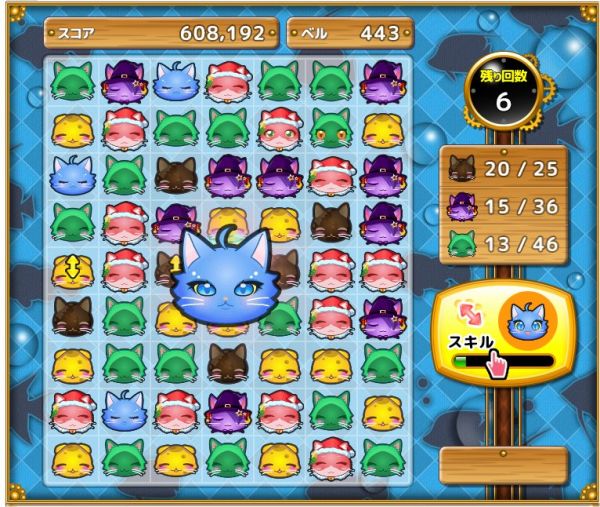Choose the green cat tile with orange eyes
600x507 pixels.
click(x=330, y=129)
